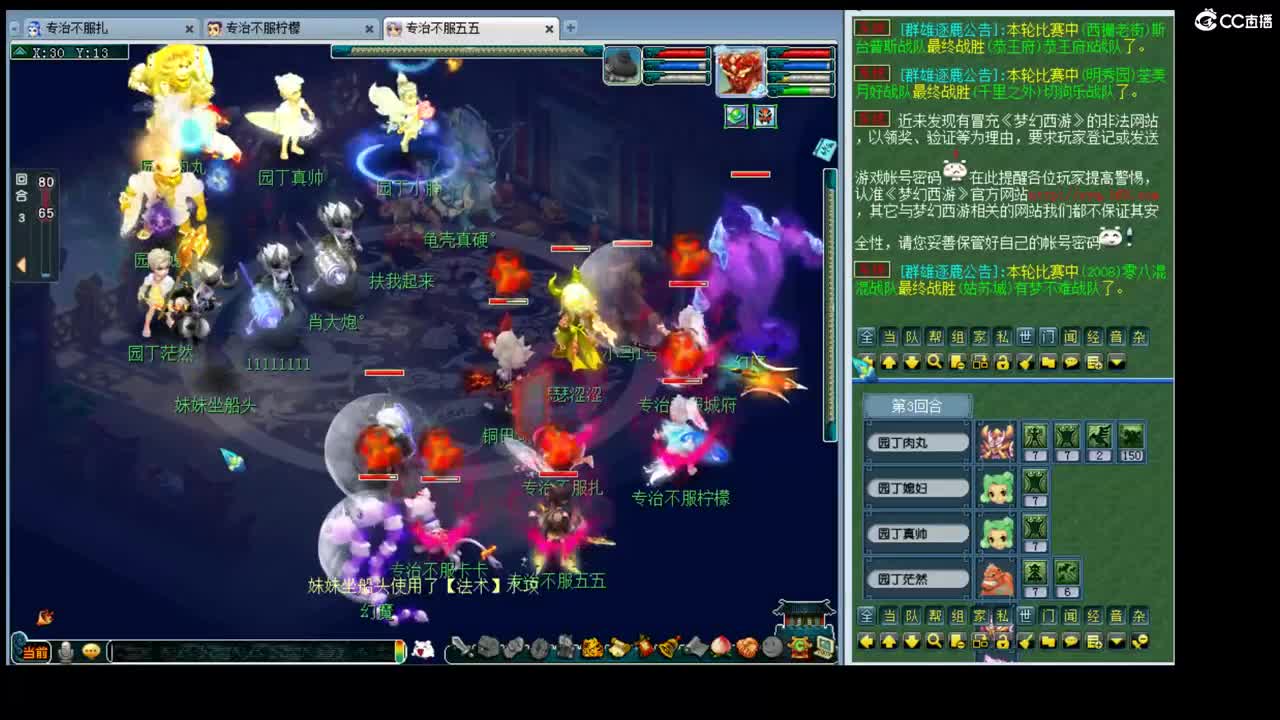
Task: Click the yellow lock icon in the chat toolbar
Action: click(x=1002, y=362)
